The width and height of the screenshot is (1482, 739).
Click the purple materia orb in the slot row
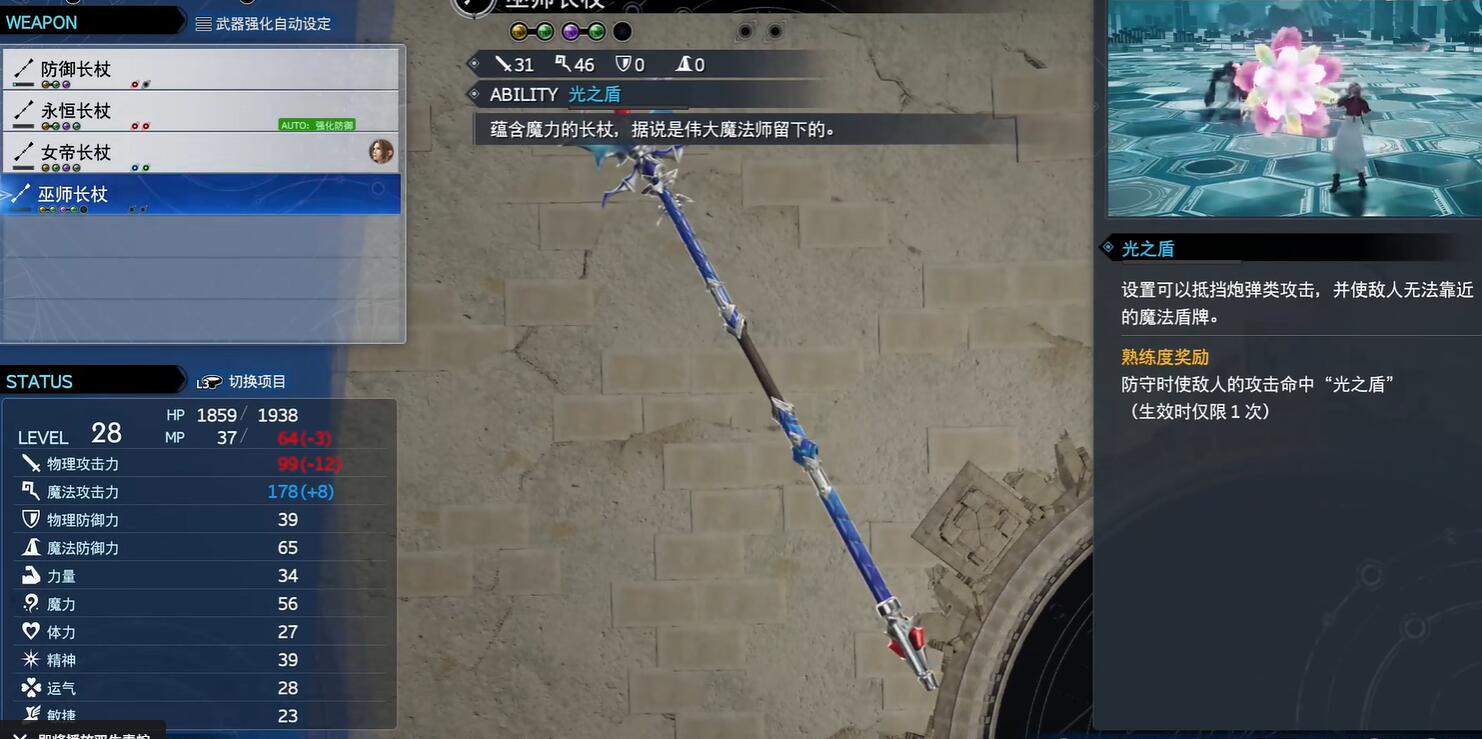tap(571, 31)
